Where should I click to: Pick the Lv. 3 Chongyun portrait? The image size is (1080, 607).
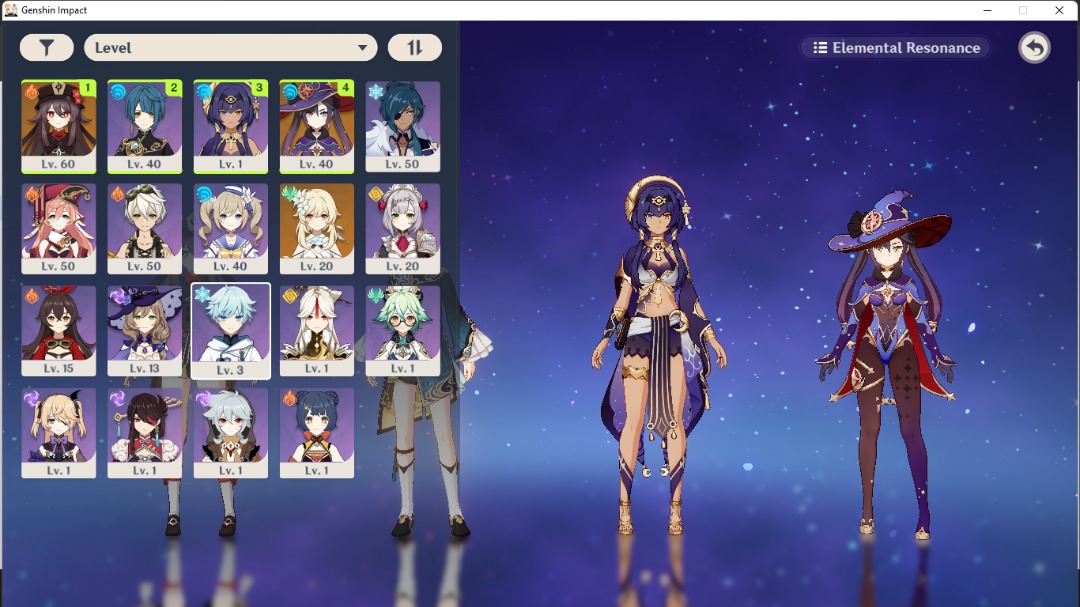(231, 331)
